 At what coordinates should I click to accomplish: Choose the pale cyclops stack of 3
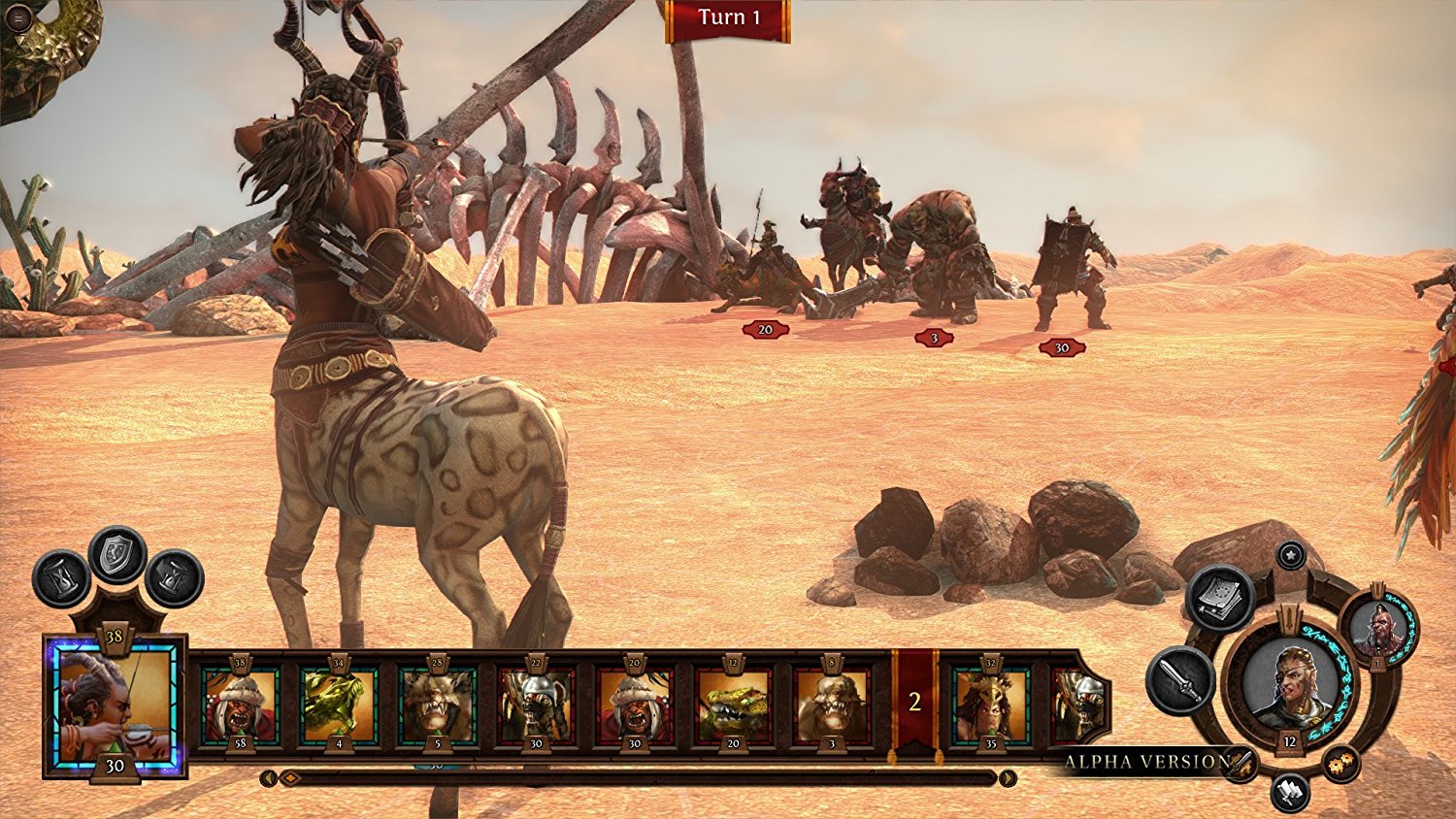click(x=832, y=704)
